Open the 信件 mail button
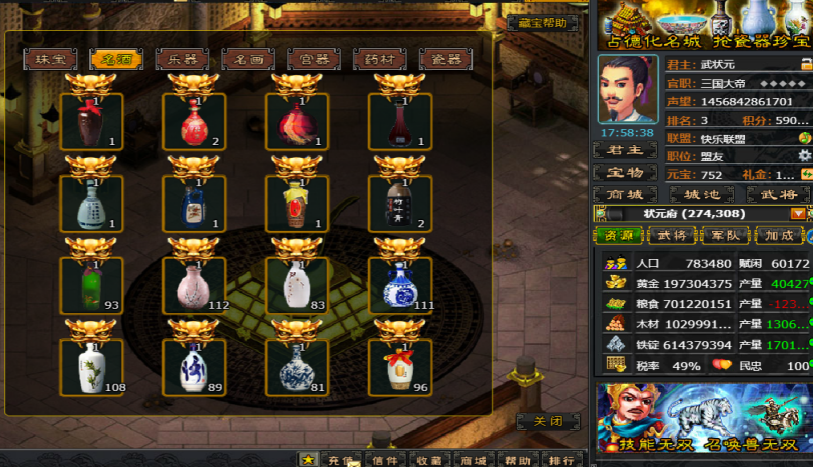 click(x=385, y=460)
